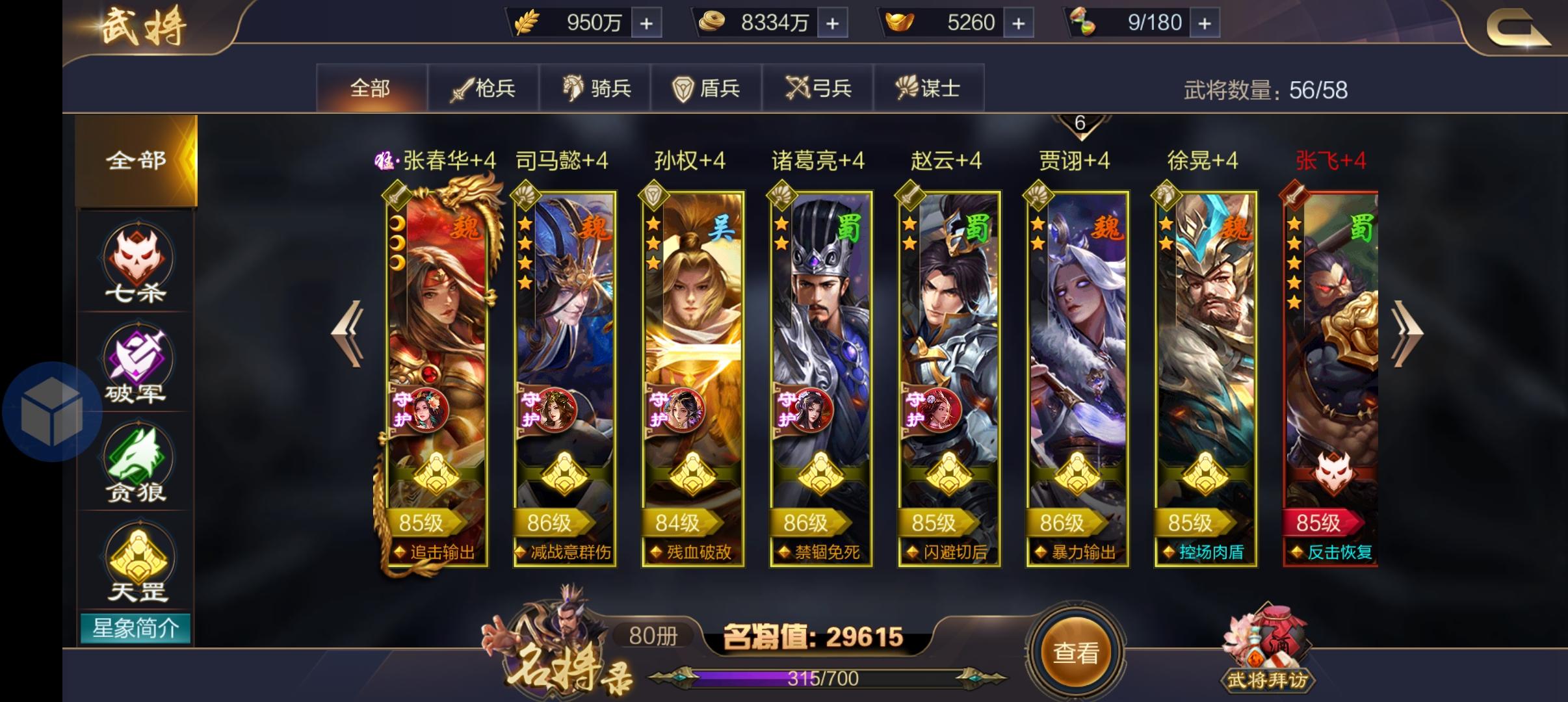Click the 名将录 emblem icon
Image resolution: width=1568 pixels, height=702 pixels.
559,656
